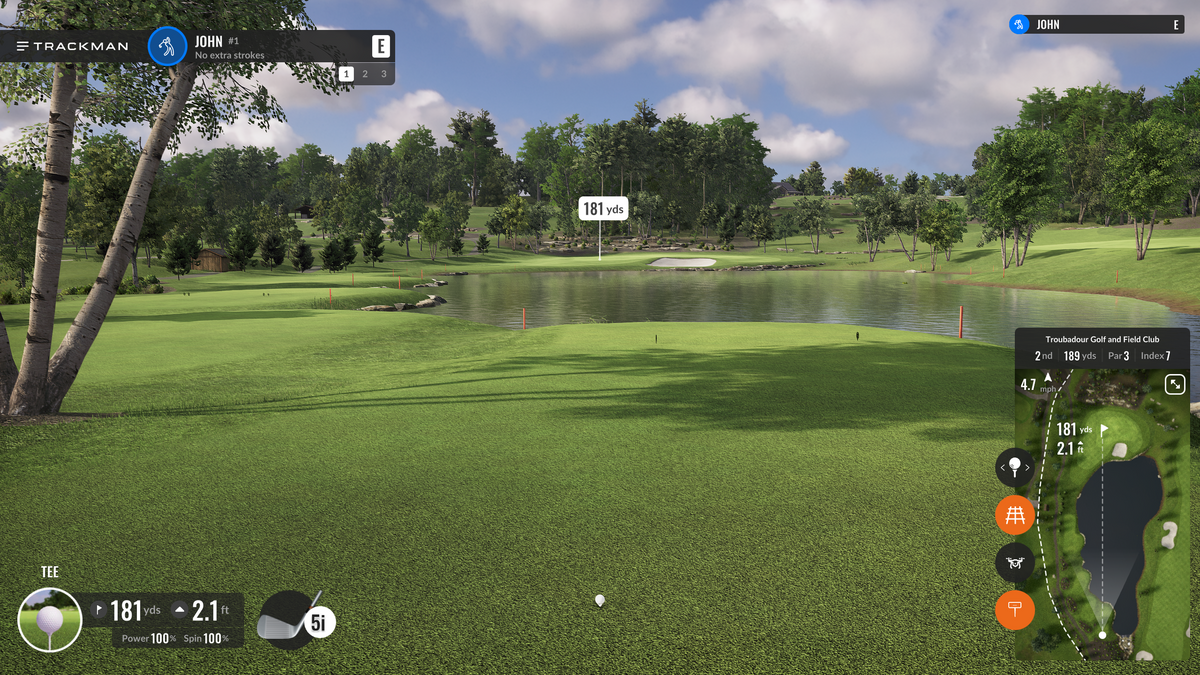1200x675 pixels.
Task: Select shot number 3 indicator
Action: (x=383, y=74)
